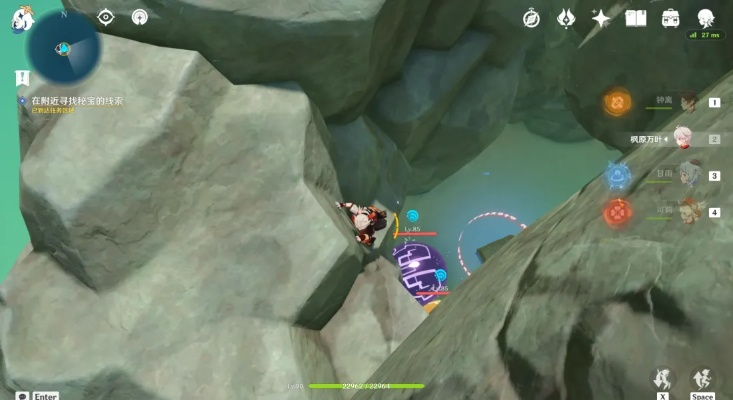Open the battle pass icon

tap(566, 18)
